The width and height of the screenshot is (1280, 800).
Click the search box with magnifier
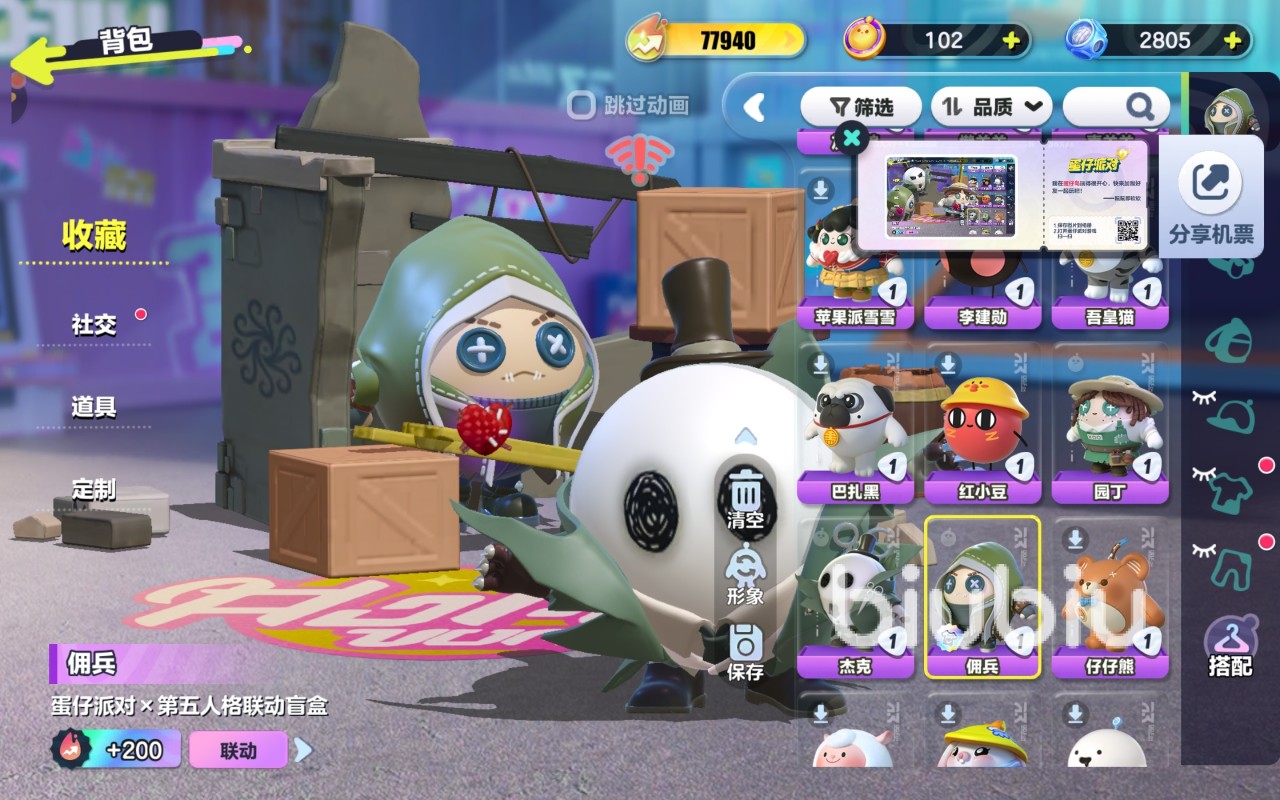(x=1116, y=106)
